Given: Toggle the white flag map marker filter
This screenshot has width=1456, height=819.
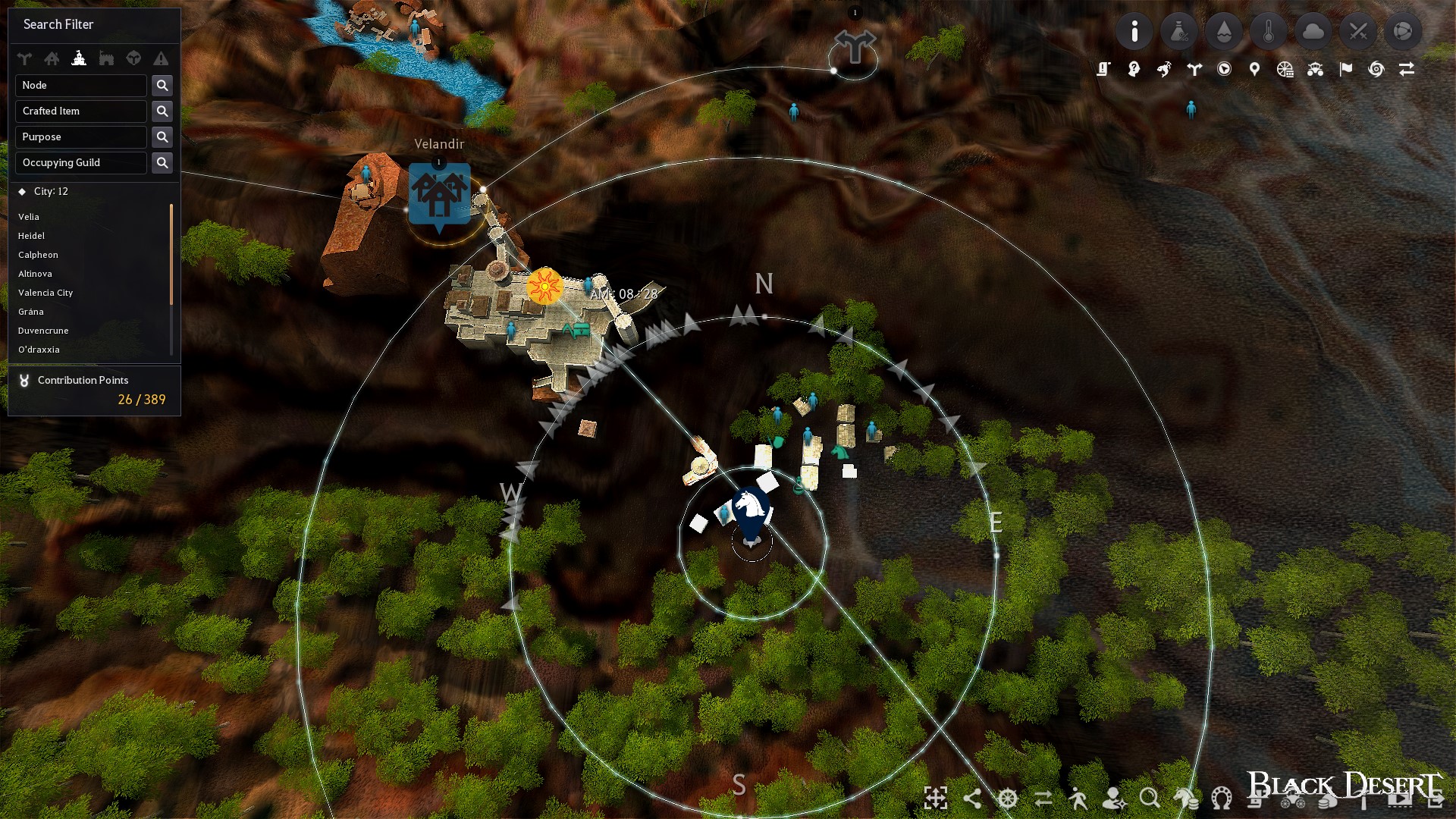Looking at the screenshot, I should point(1346,70).
